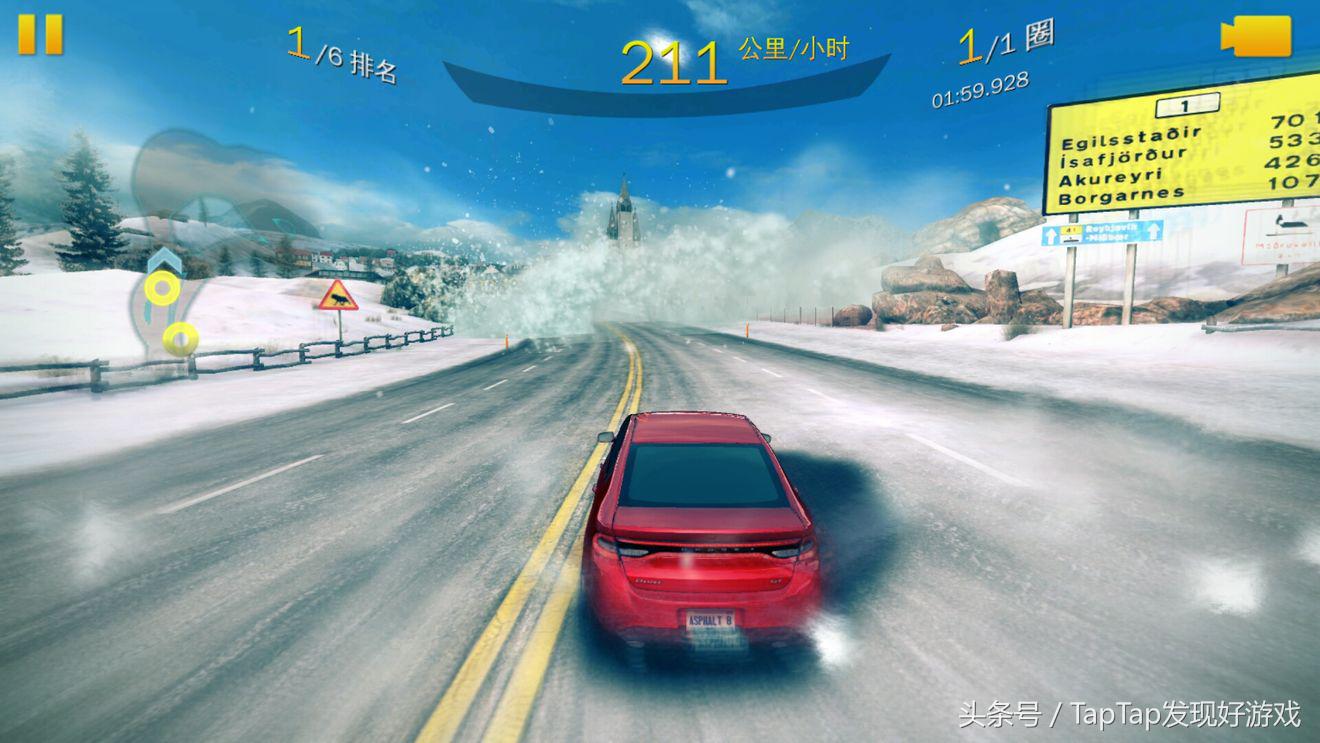Click the 41 route badge on the blue sign

point(1069,229)
